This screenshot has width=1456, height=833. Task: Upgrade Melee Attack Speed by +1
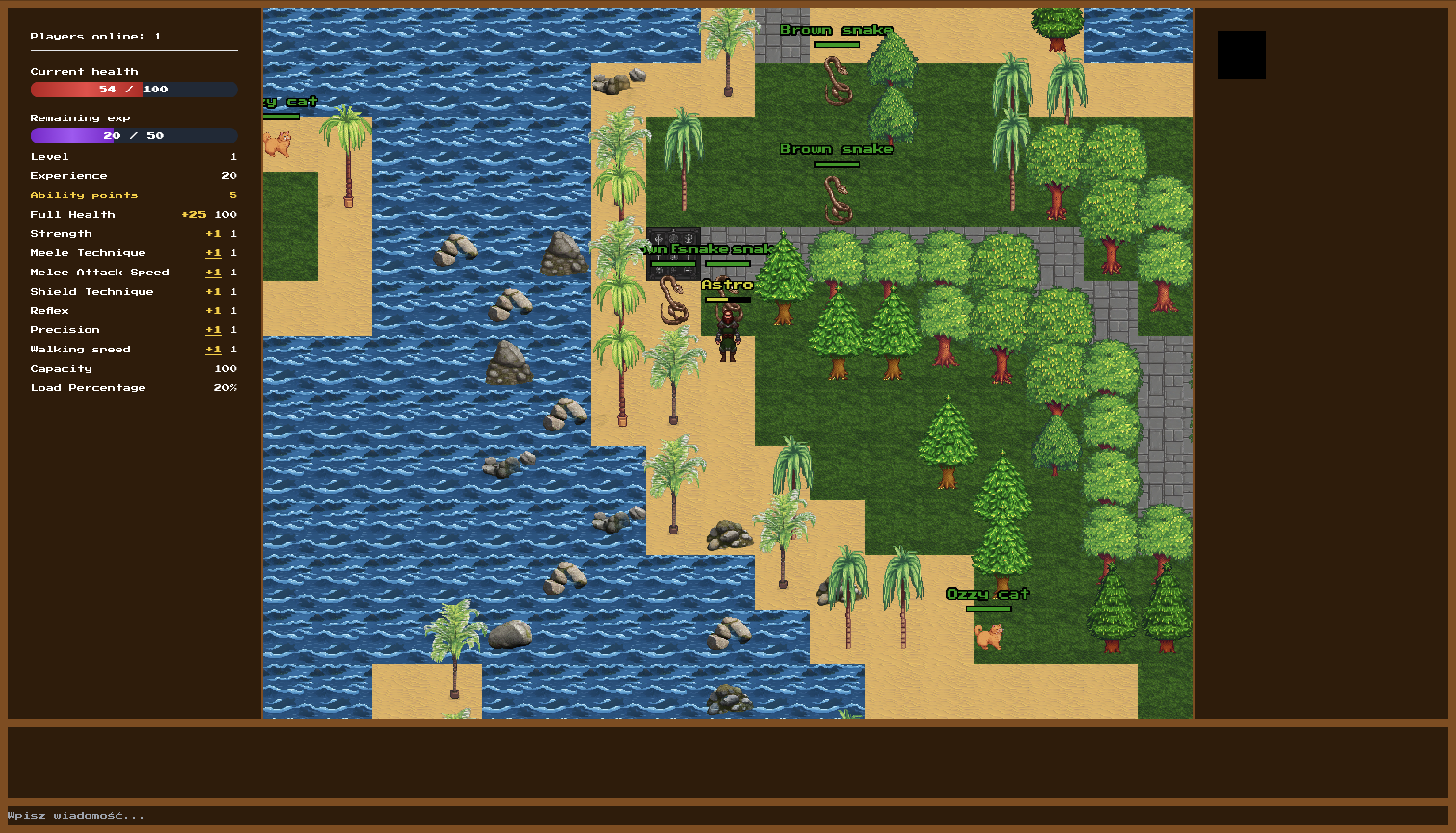[x=213, y=273]
